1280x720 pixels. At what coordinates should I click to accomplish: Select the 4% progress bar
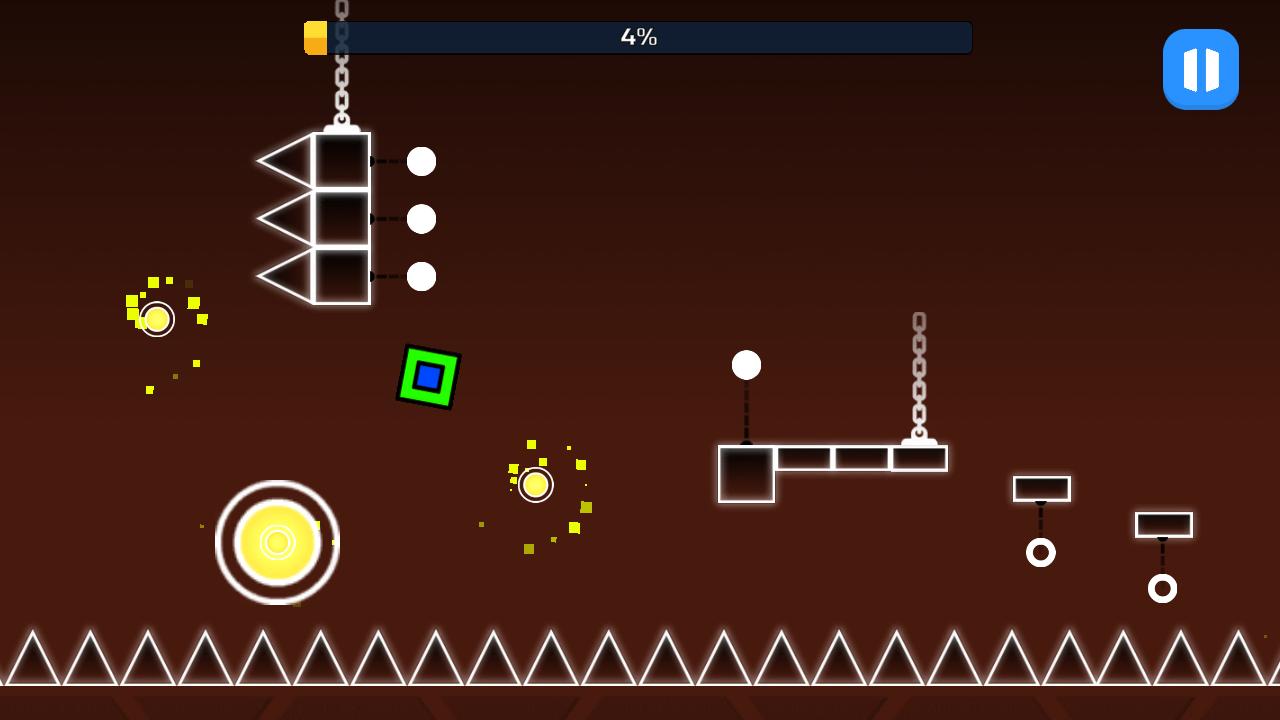coord(637,37)
